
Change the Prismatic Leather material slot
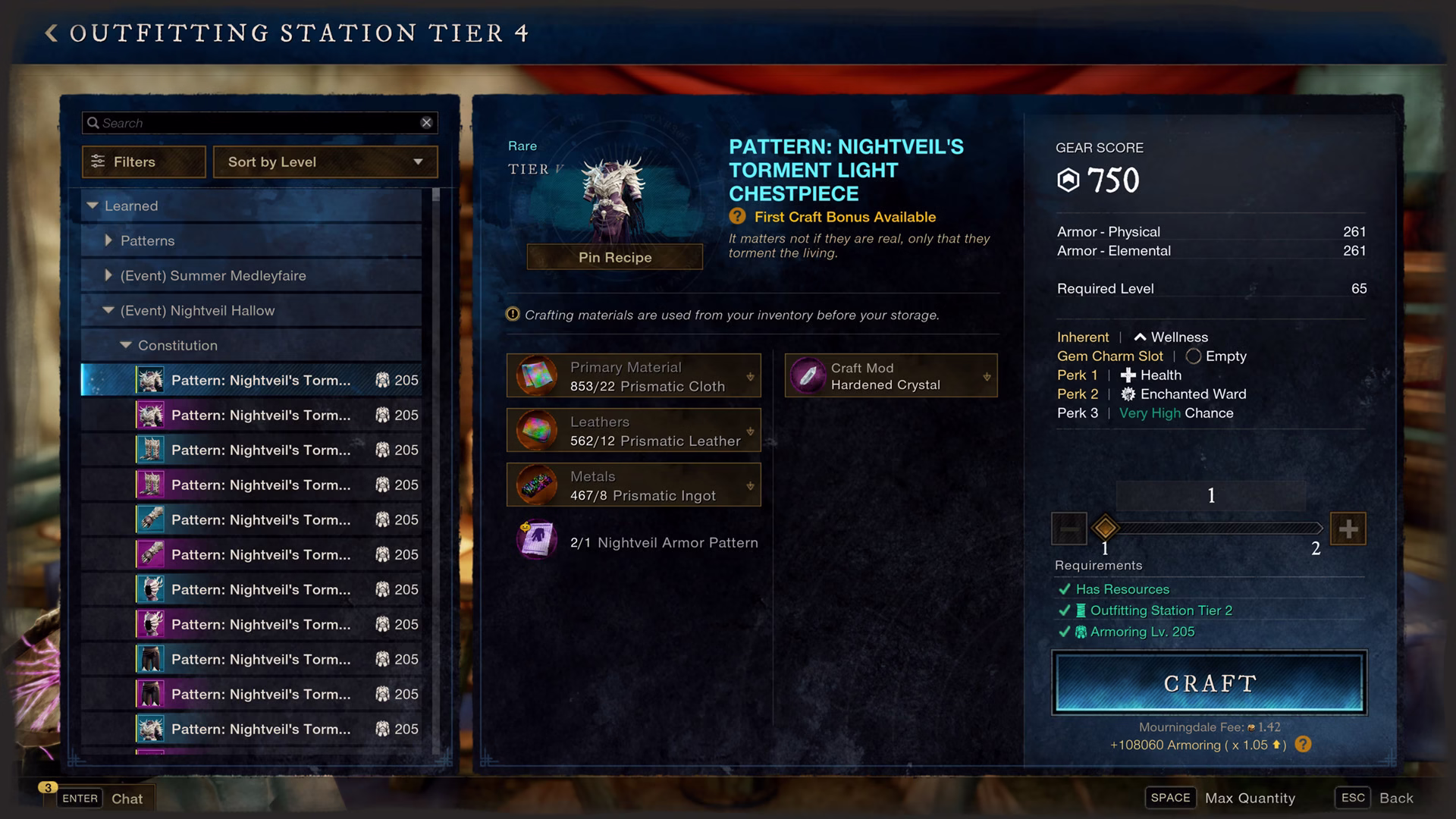[633, 430]
